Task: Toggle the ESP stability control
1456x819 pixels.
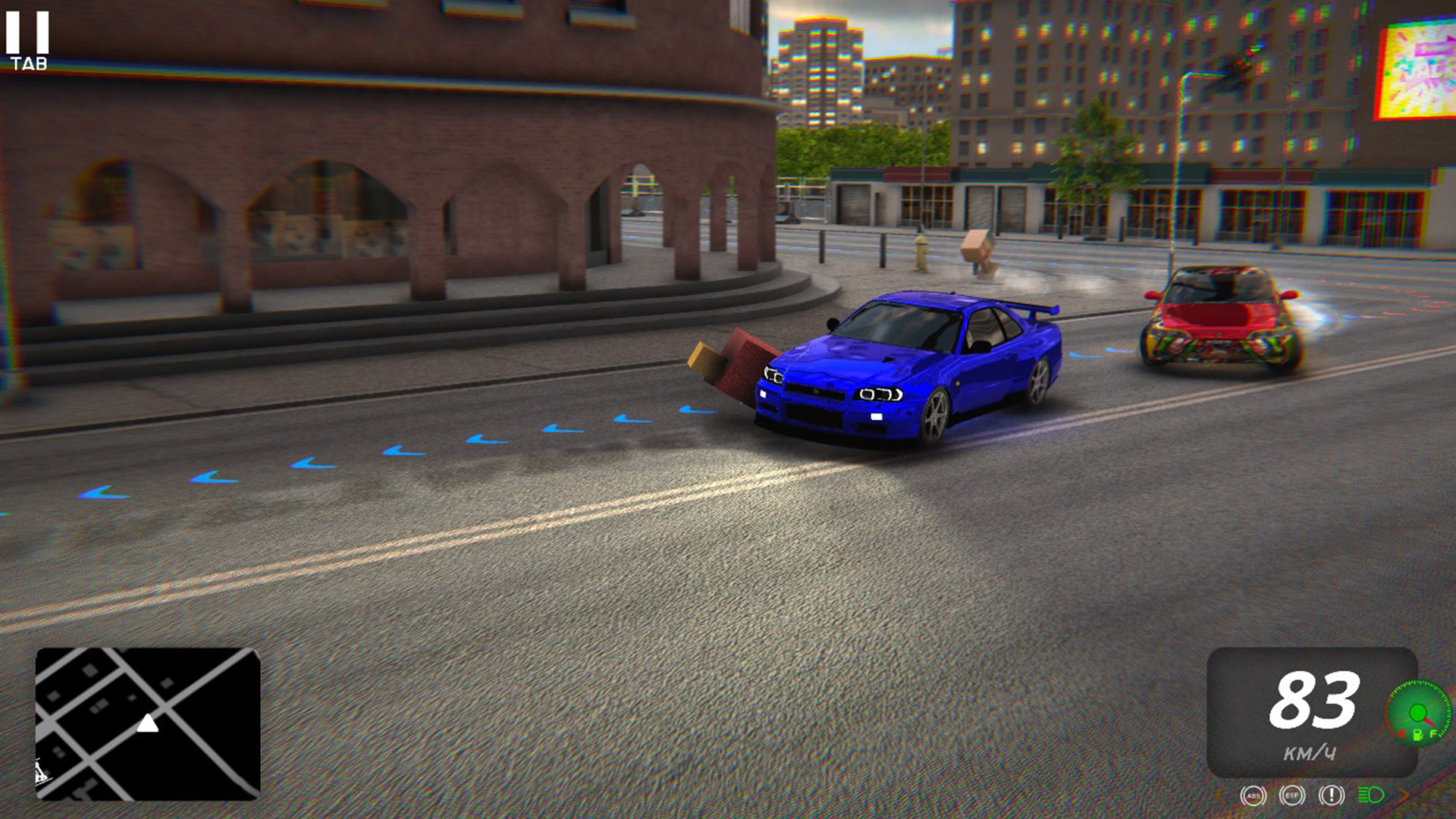Action: [x=1293, y=795]
